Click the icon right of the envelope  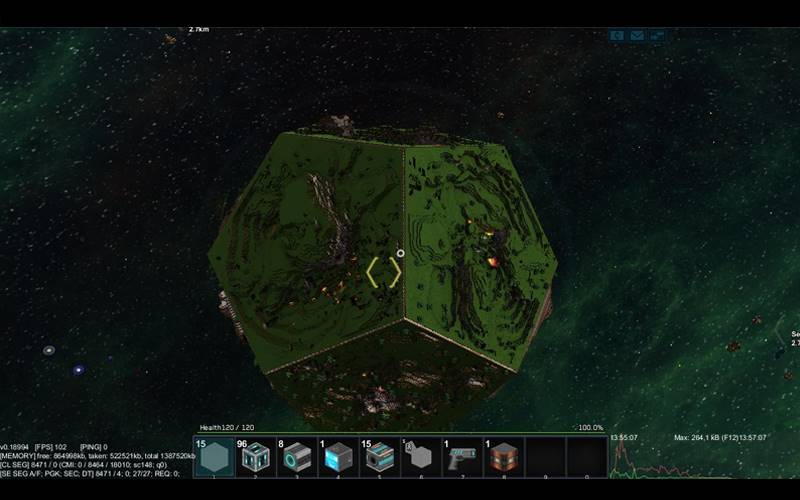pos(658,36)
